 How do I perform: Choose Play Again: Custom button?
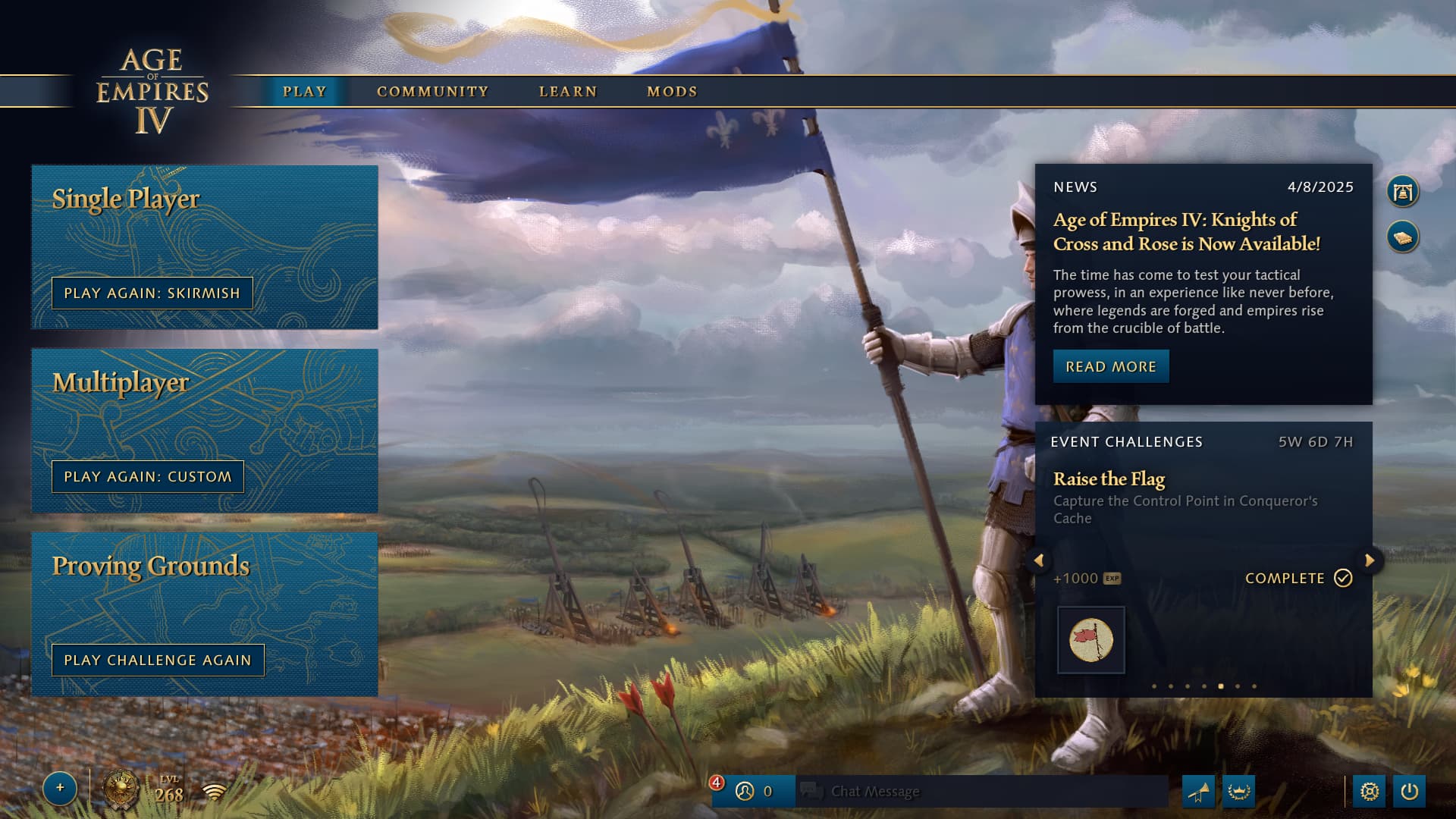click(148, 477)
